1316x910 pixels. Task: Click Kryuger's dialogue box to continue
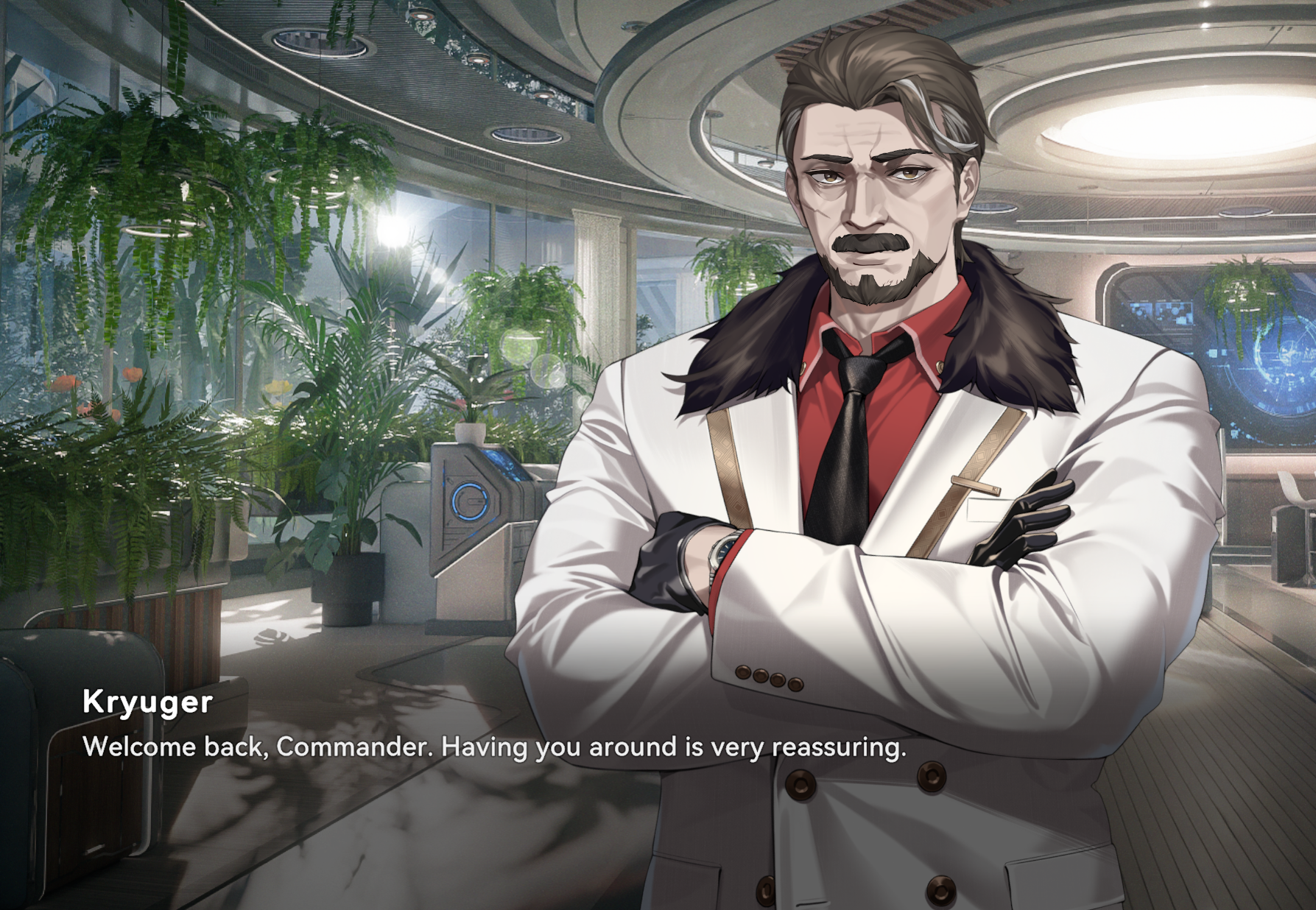(493, 747)
